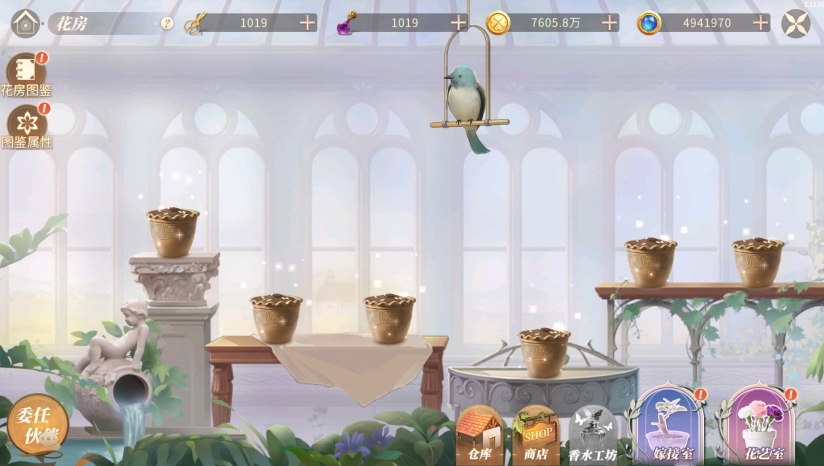Open the help question mark beside 花房

point(167,22)
